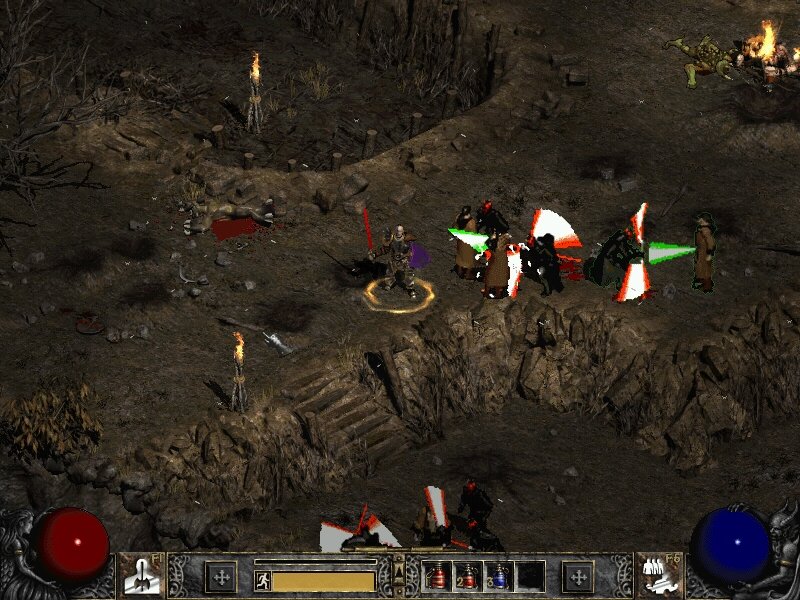Expand the mini menu arrow button
The height and width of the screenshot is (600, 800).
399,573
